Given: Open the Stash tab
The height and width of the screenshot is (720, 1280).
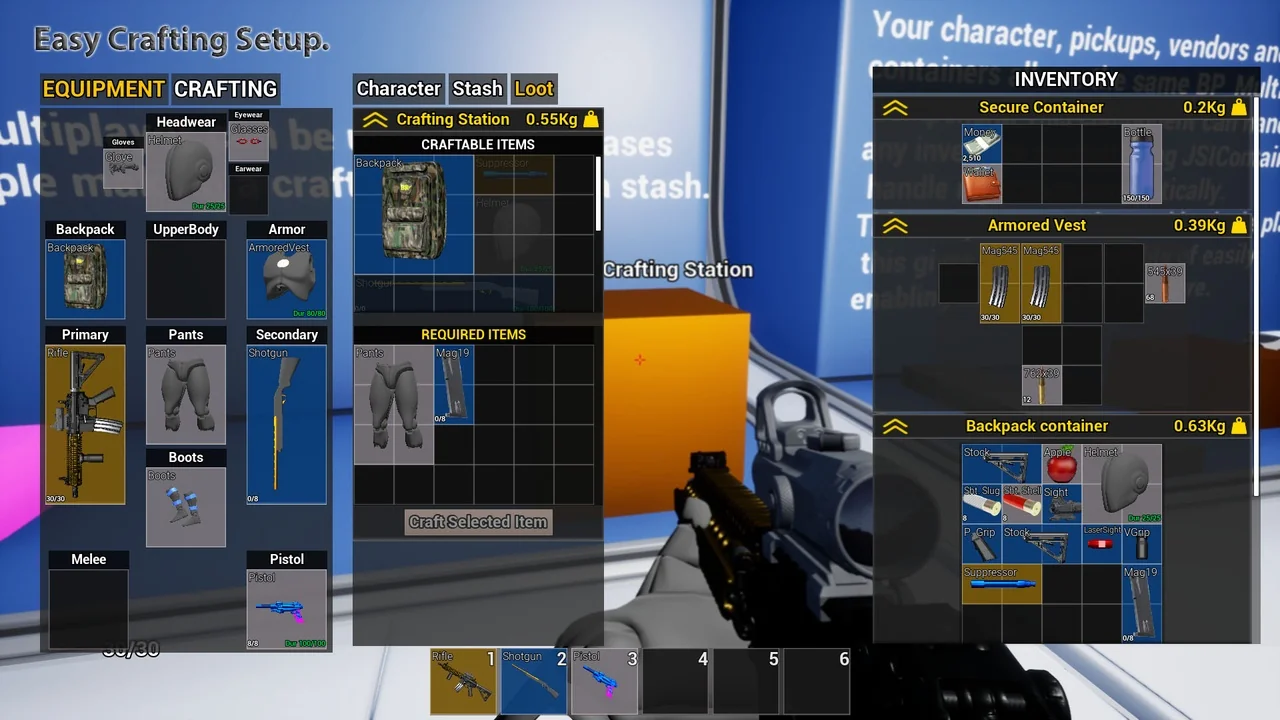Looking at the screenshot, I should click(x=477, y=88).
